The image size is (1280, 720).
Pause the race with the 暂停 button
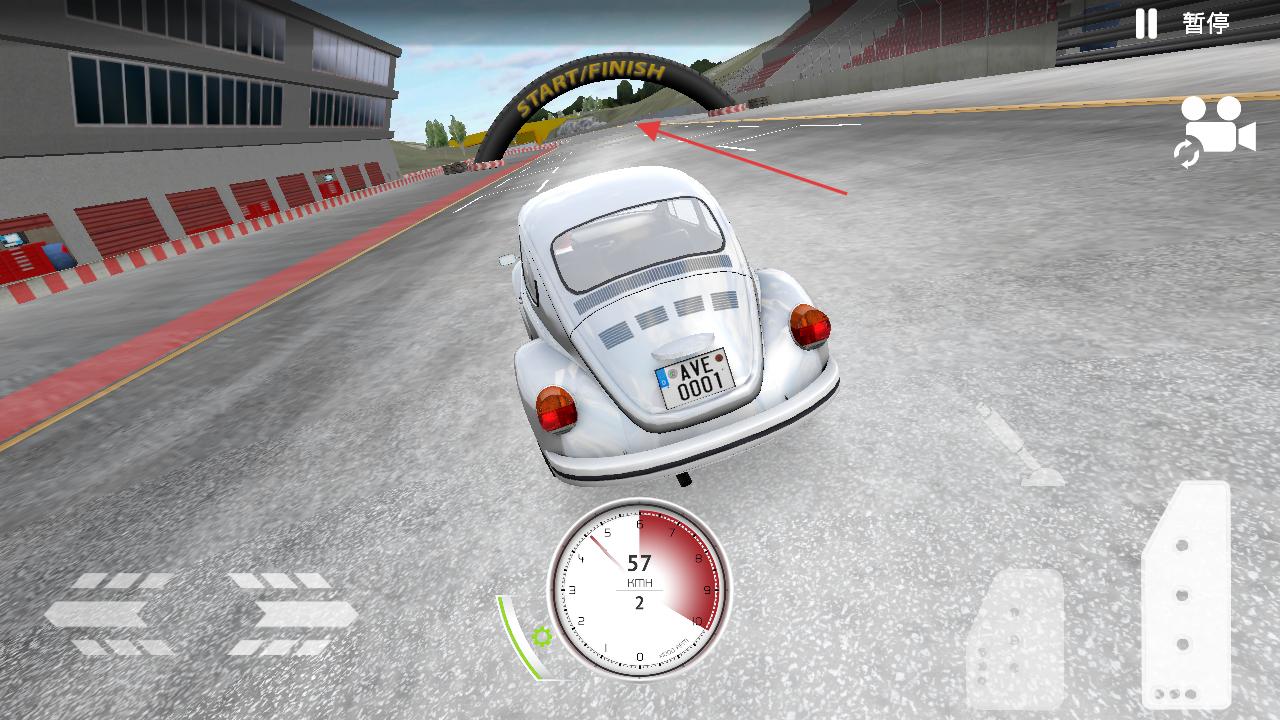click(x=1182, y=23)
